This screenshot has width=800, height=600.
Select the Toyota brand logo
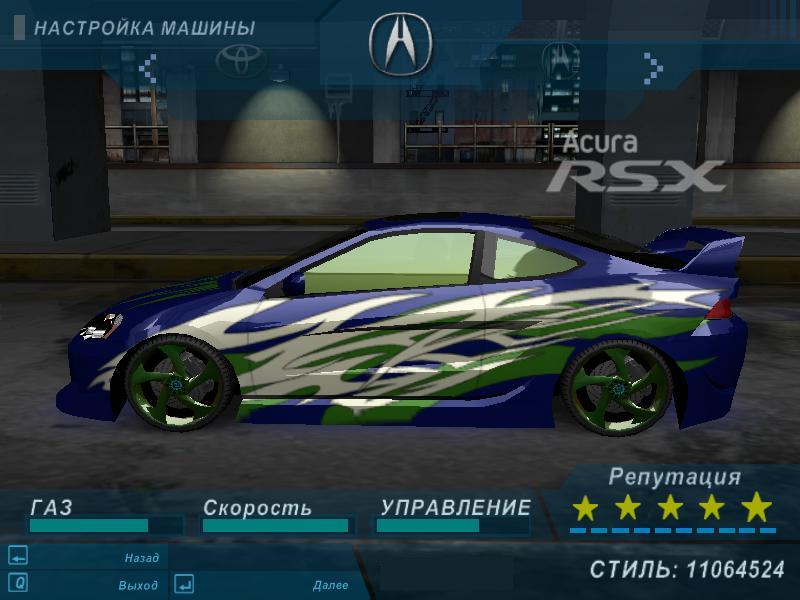pyautogui.click(x=241, y=61)
